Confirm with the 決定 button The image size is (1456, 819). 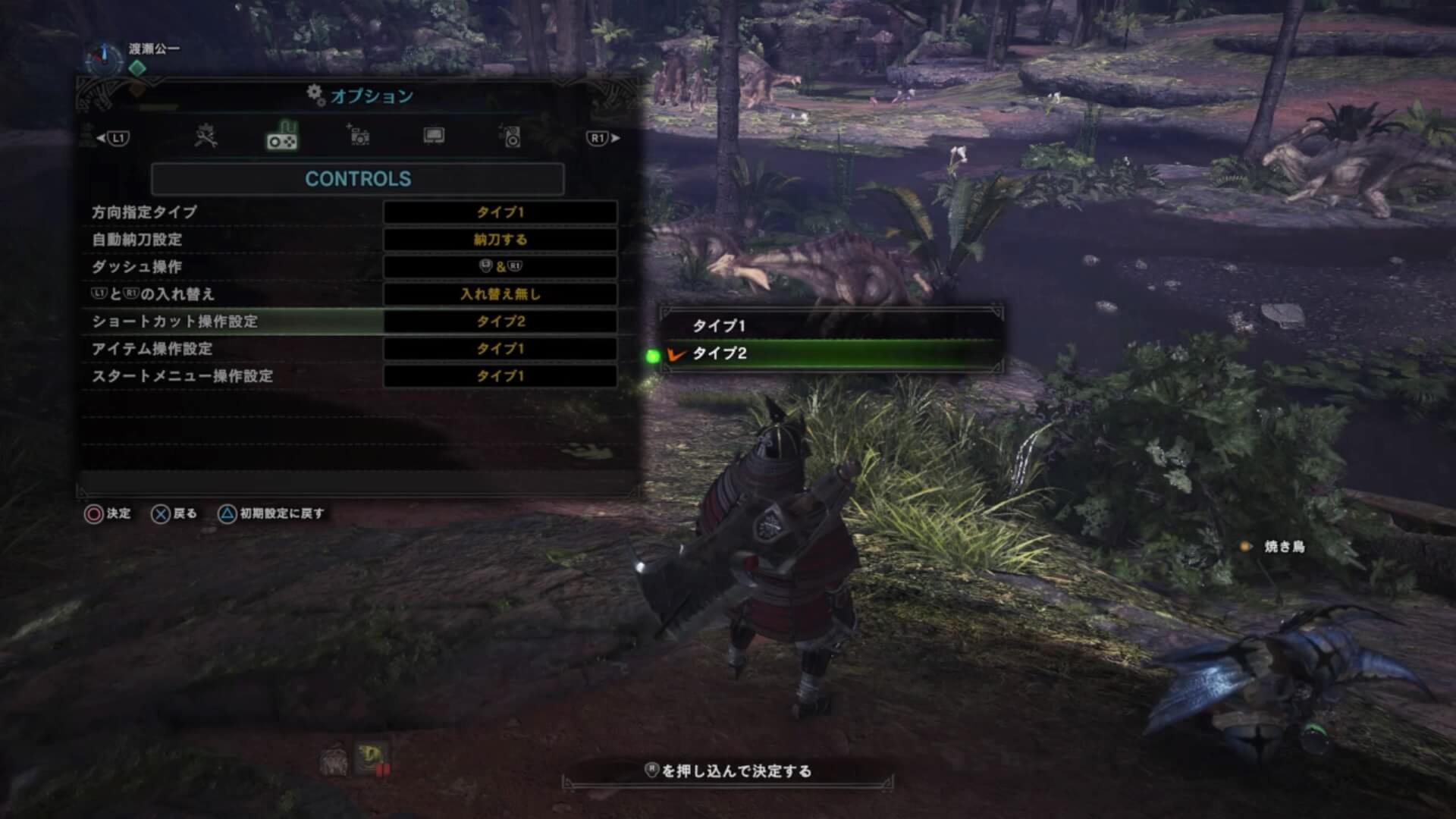[x=107, y=514]
